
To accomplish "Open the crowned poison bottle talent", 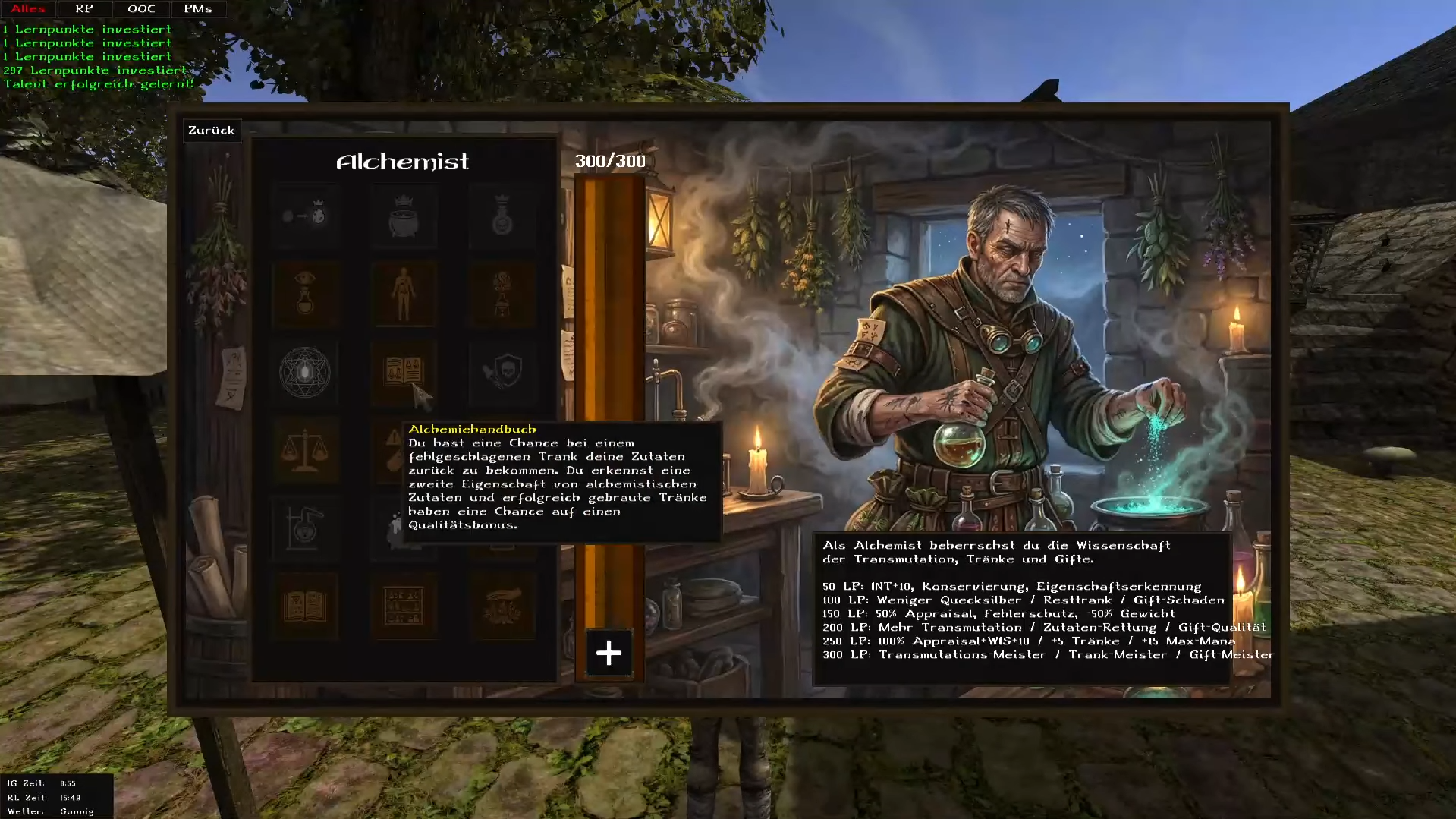I will (502, 216).
